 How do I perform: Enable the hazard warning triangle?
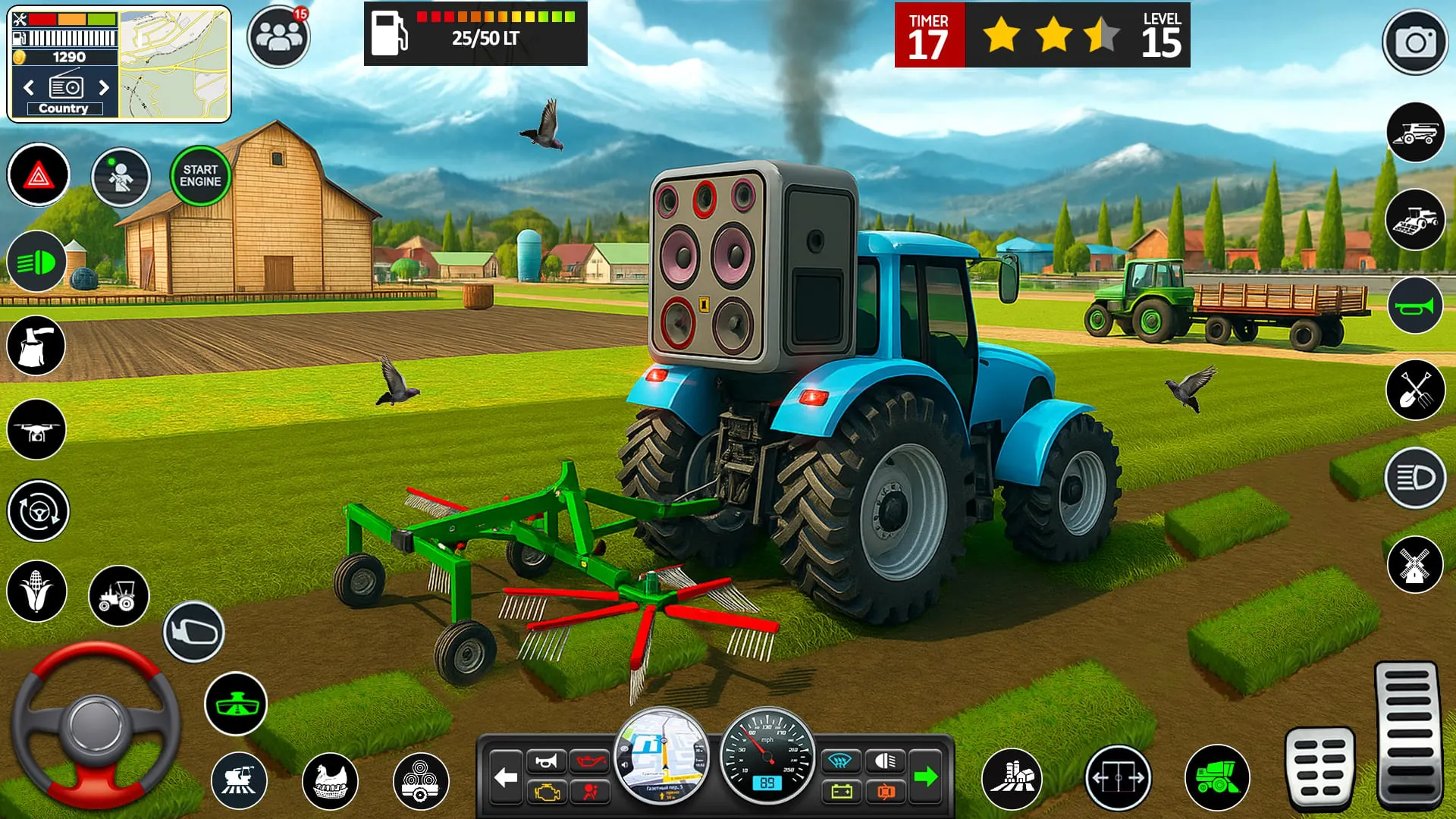point(37,174)
